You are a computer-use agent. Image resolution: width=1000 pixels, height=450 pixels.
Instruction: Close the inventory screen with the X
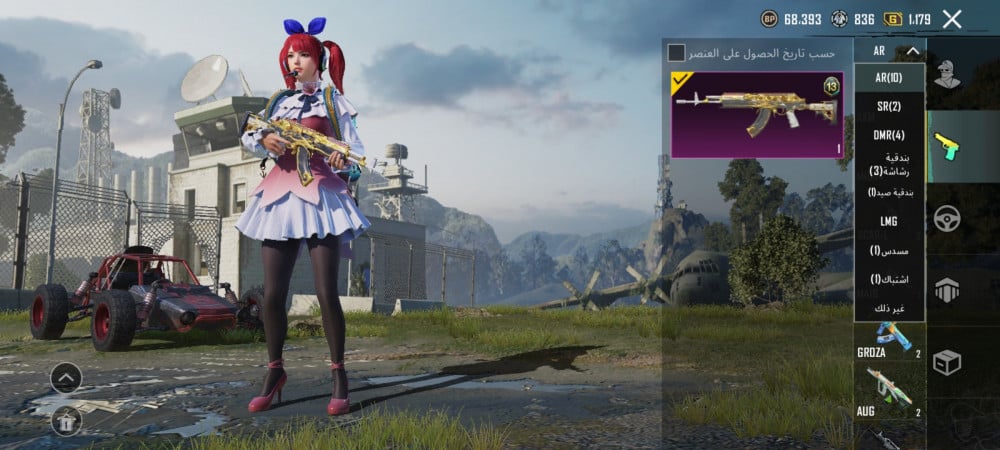(952, 18)
